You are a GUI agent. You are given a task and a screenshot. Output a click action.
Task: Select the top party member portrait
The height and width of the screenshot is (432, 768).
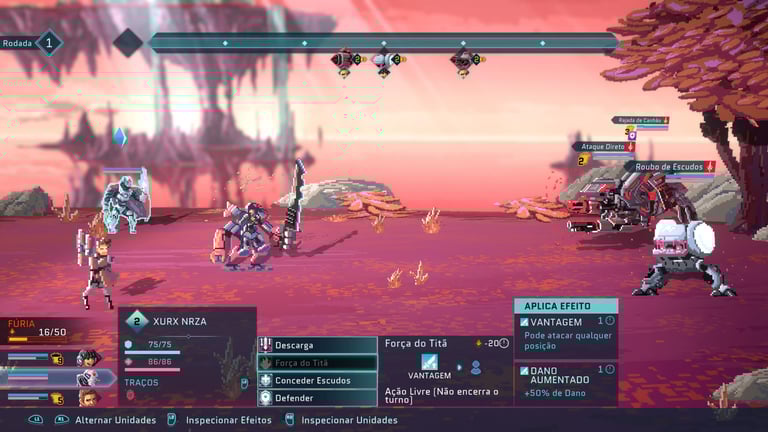pyautogui.click(x=88, y=358)
